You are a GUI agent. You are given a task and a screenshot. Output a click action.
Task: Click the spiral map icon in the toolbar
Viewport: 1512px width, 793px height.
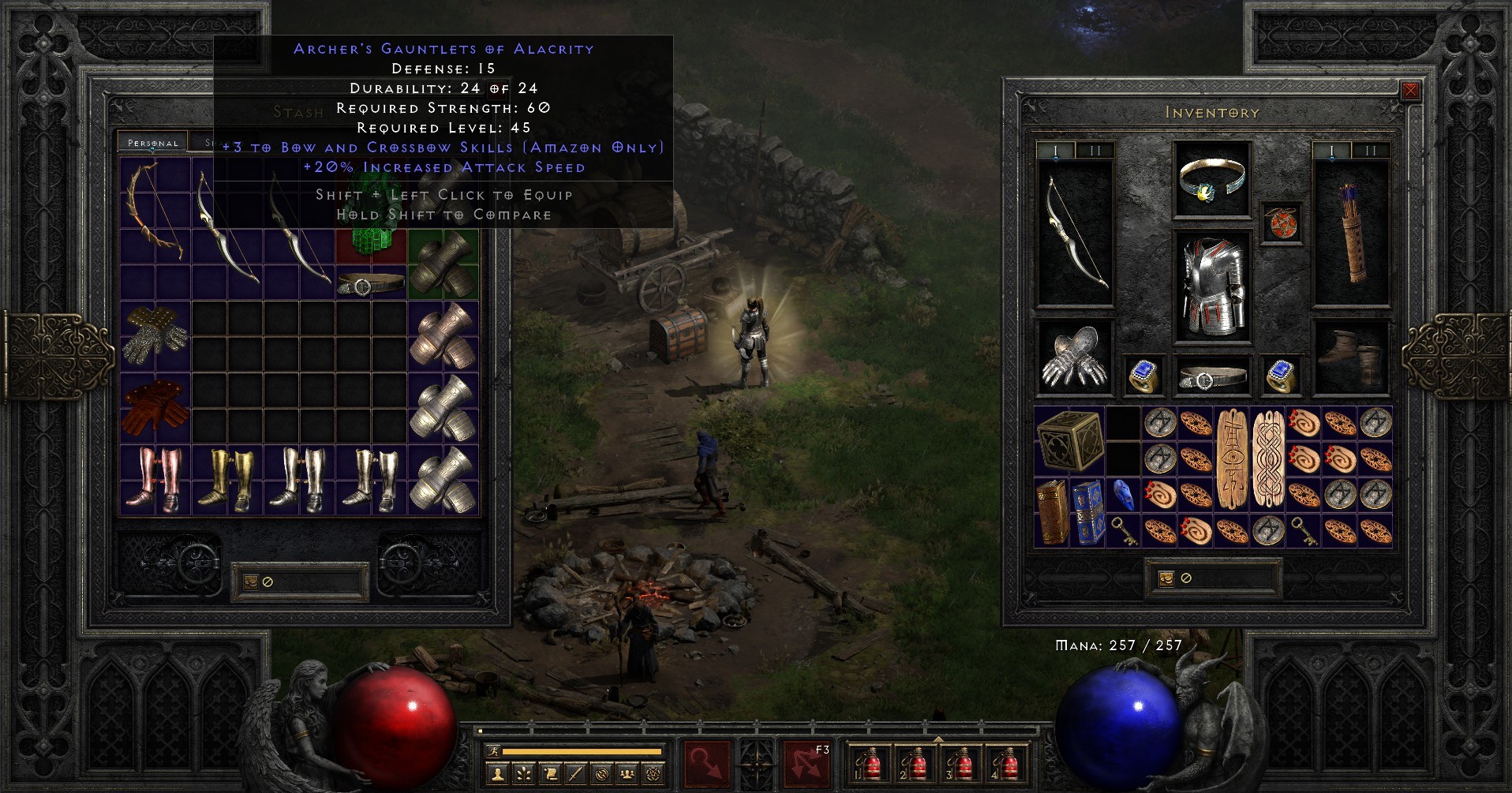coord(602,774)
